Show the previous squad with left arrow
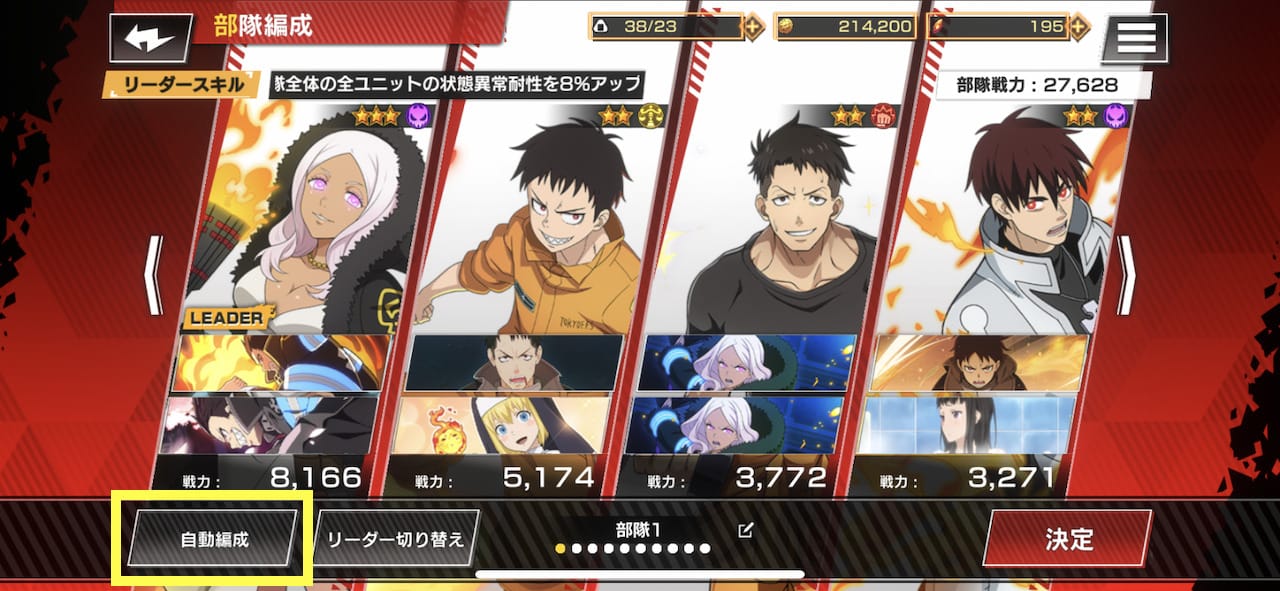 (153, 275)
